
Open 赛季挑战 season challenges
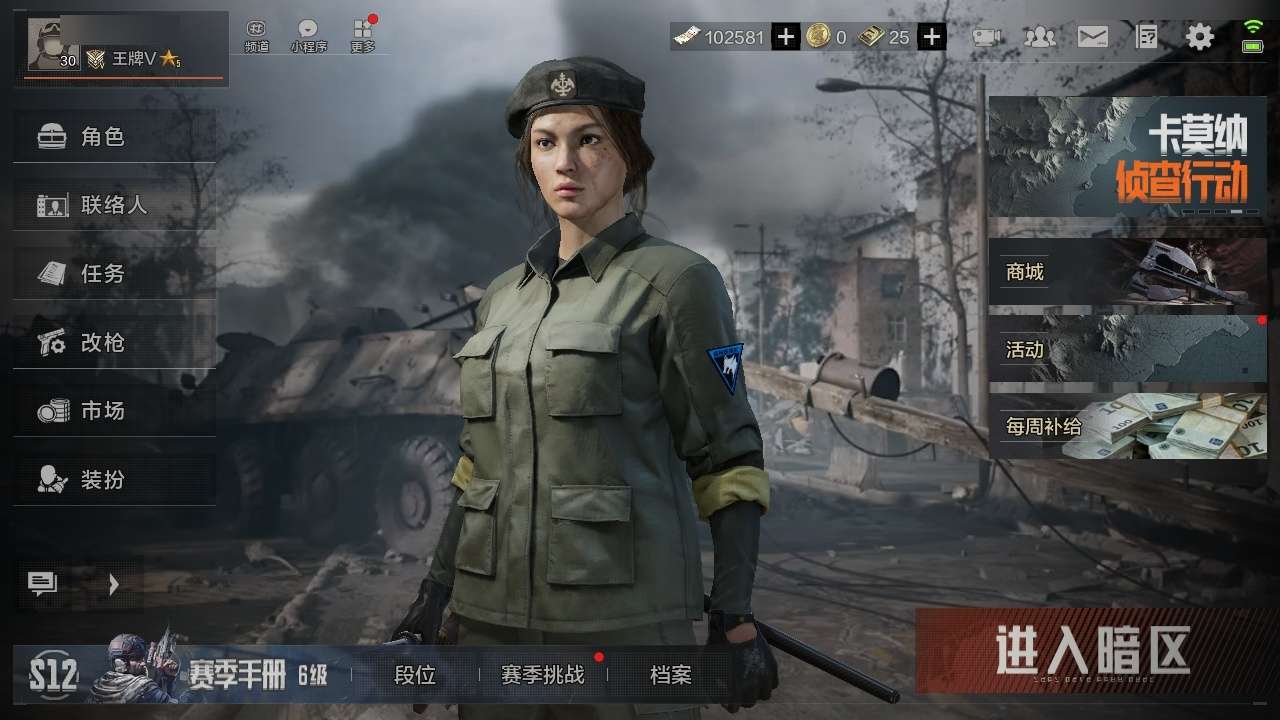tap(543, 675)
